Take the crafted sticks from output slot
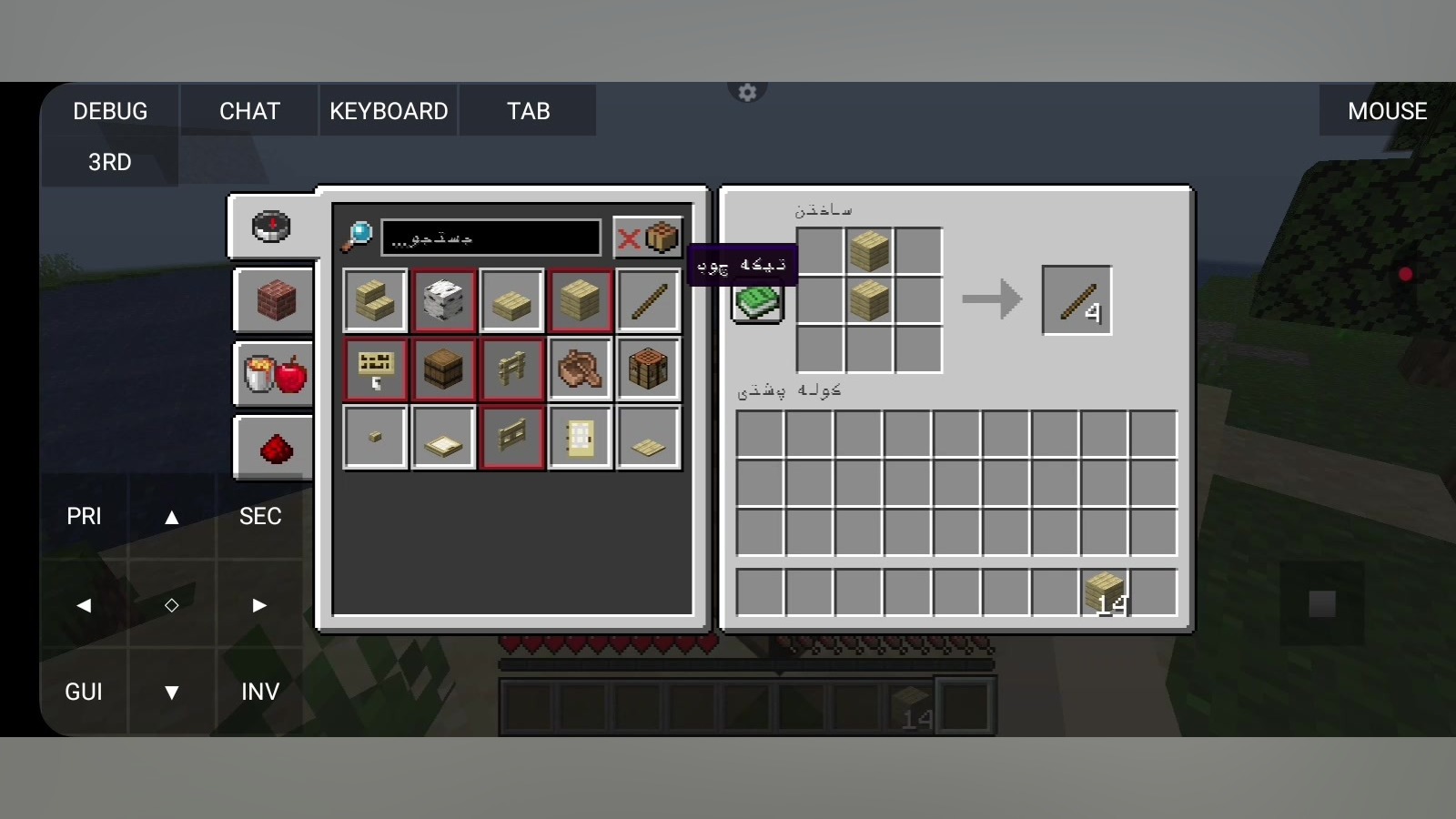Viewport: 1456px width, 819px height. click(x=1077, y=300)
